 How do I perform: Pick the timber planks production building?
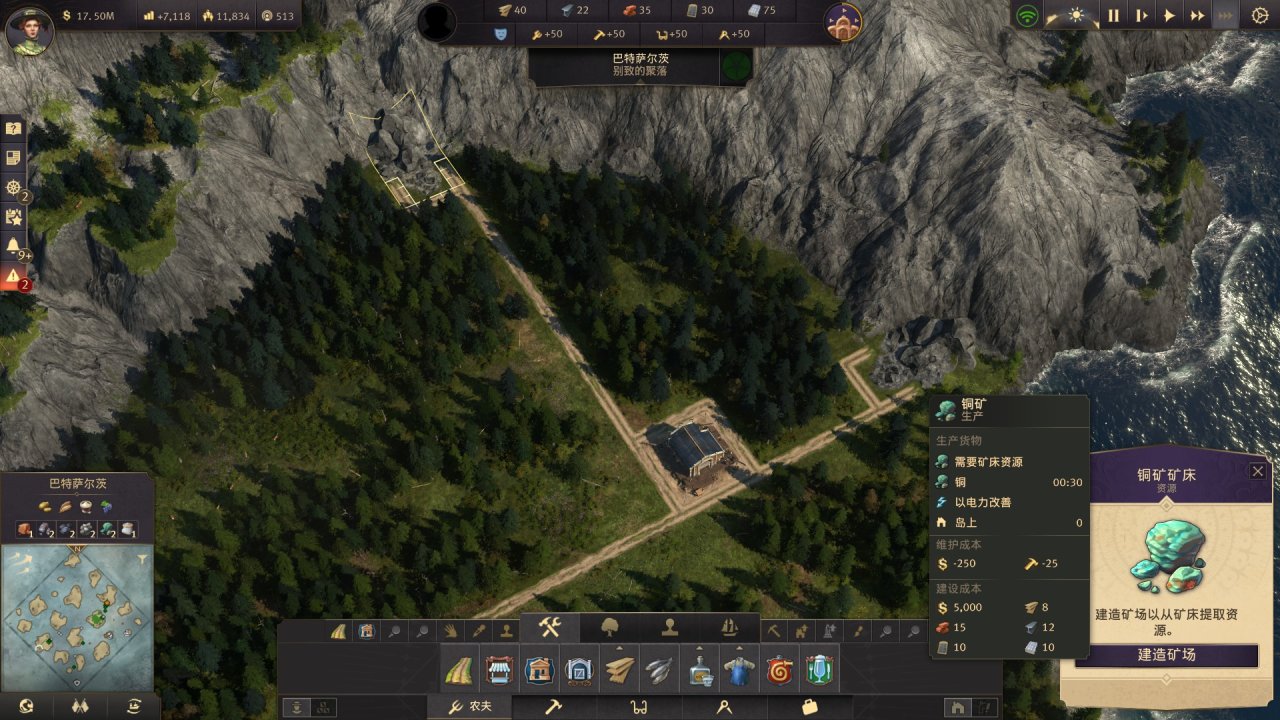(619, 669)
